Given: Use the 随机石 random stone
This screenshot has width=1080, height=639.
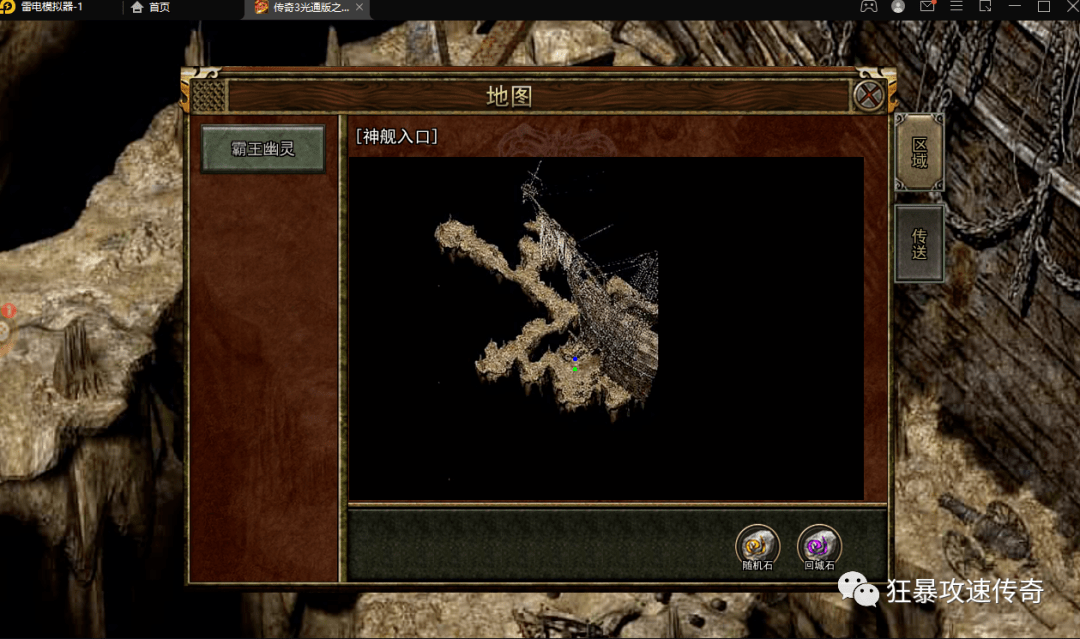Looking at the screenshot, I should [x=757, y=547].
